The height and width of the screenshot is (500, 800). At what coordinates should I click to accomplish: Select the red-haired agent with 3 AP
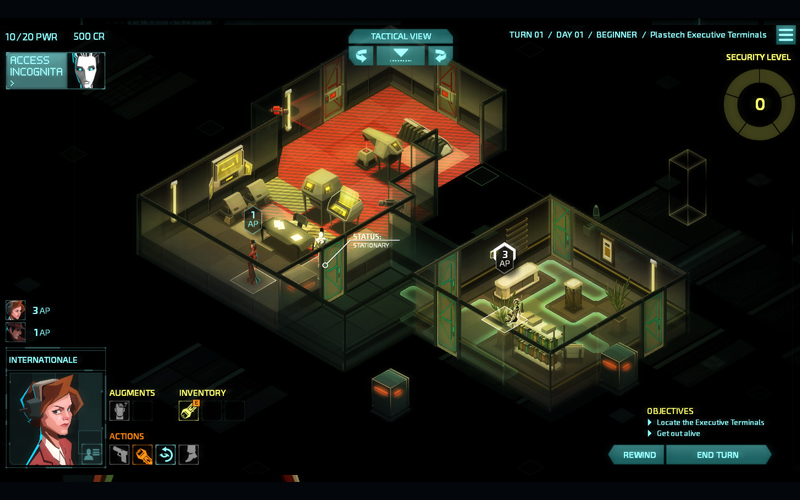[16, 310]
